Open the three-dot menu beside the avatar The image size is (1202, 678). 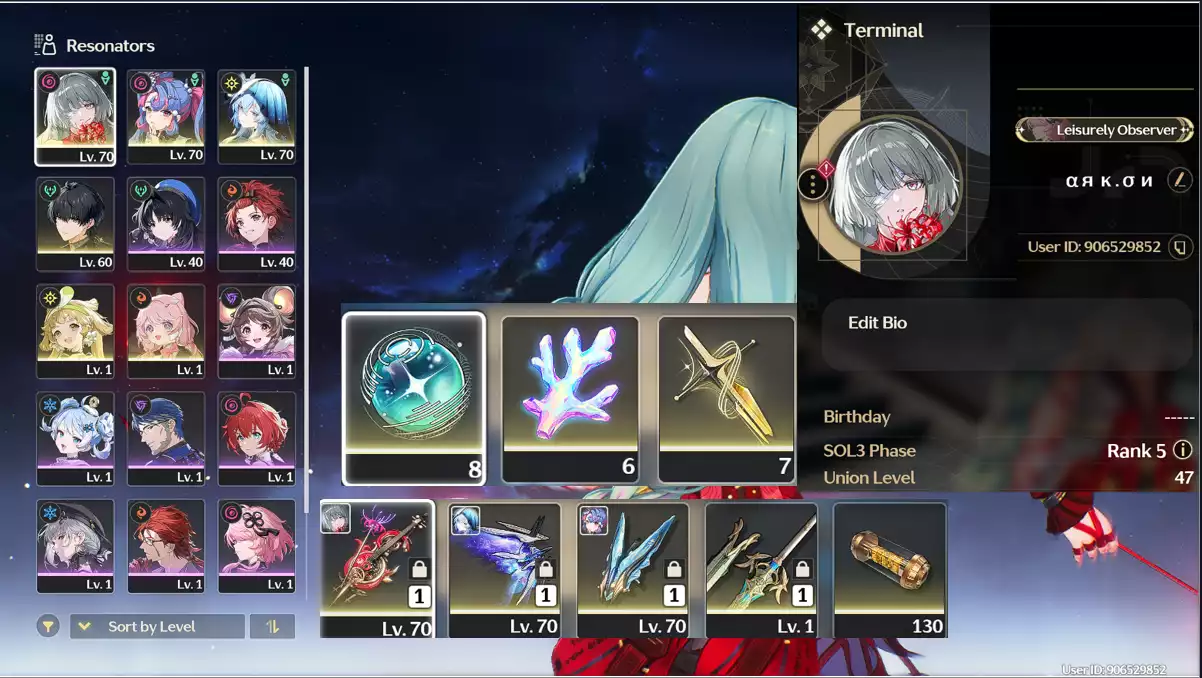pos(813,184)
